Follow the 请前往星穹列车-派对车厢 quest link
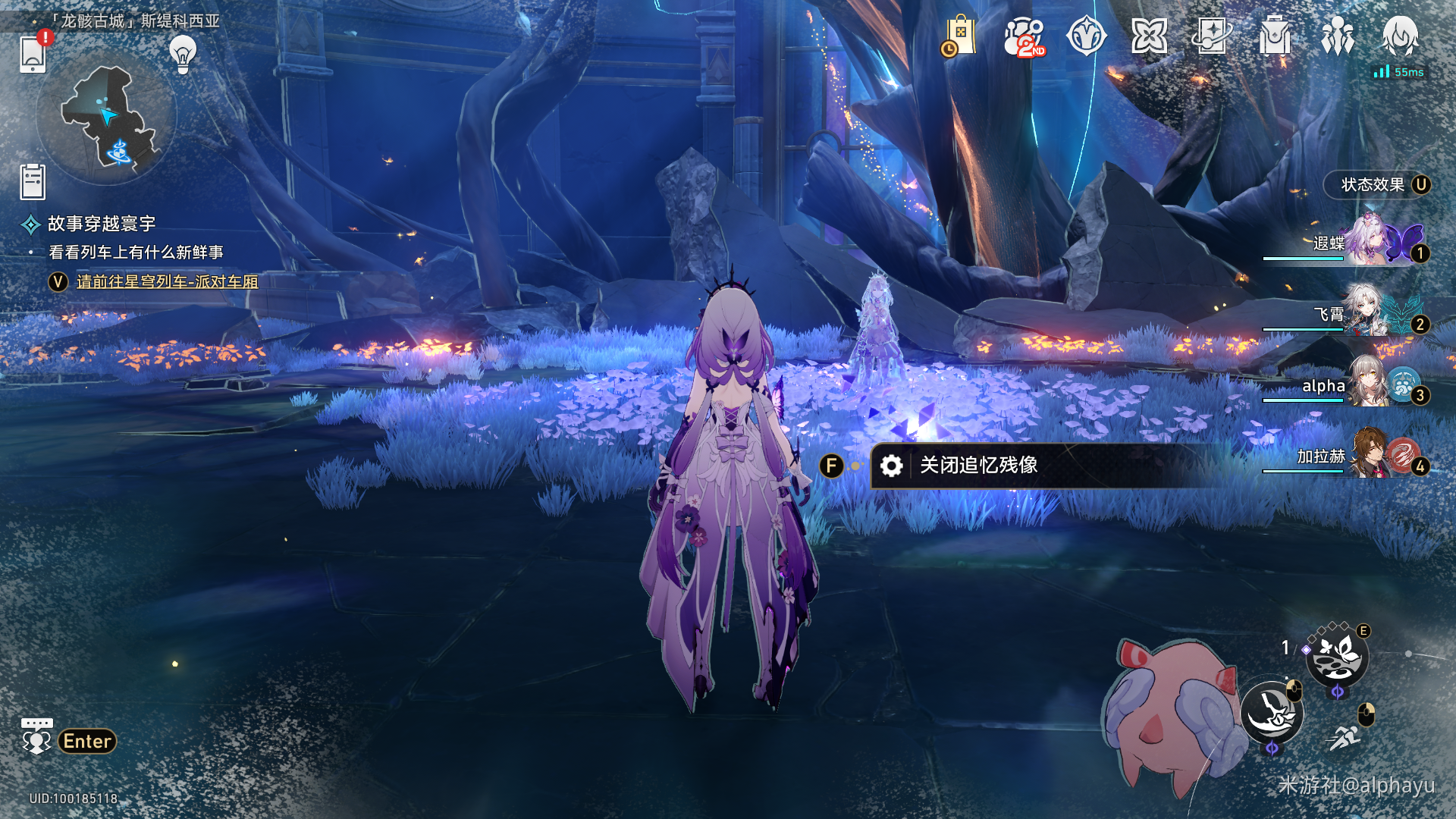Viewport: 1456px width, 819px height. point(167,282)
